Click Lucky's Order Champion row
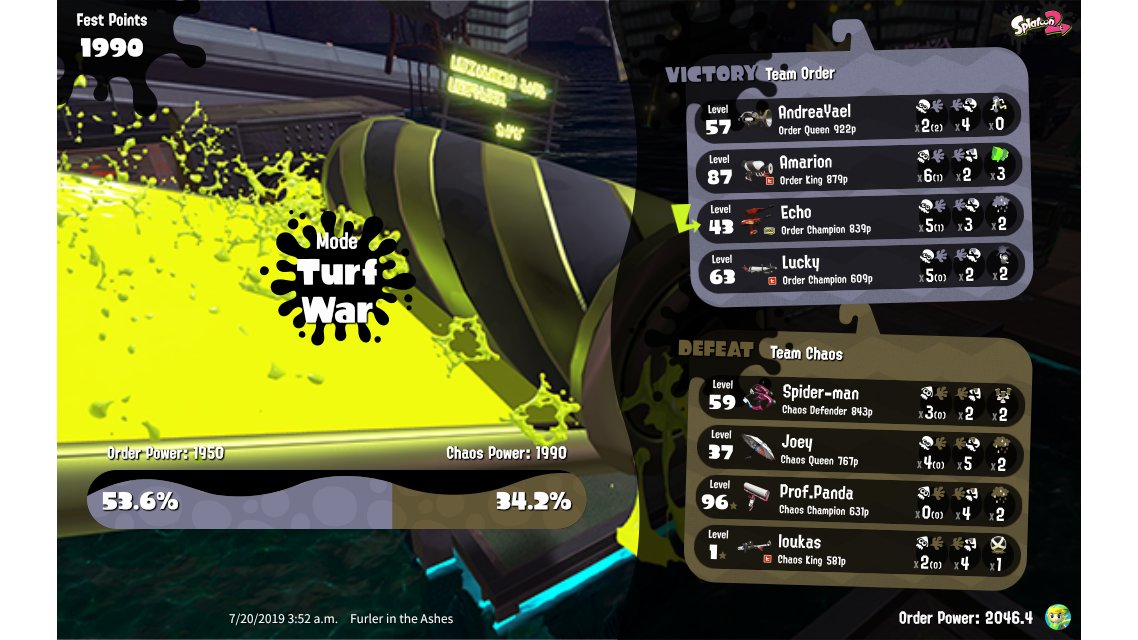The height and width of the screenshot is (640, 1138). coord(858,268)
